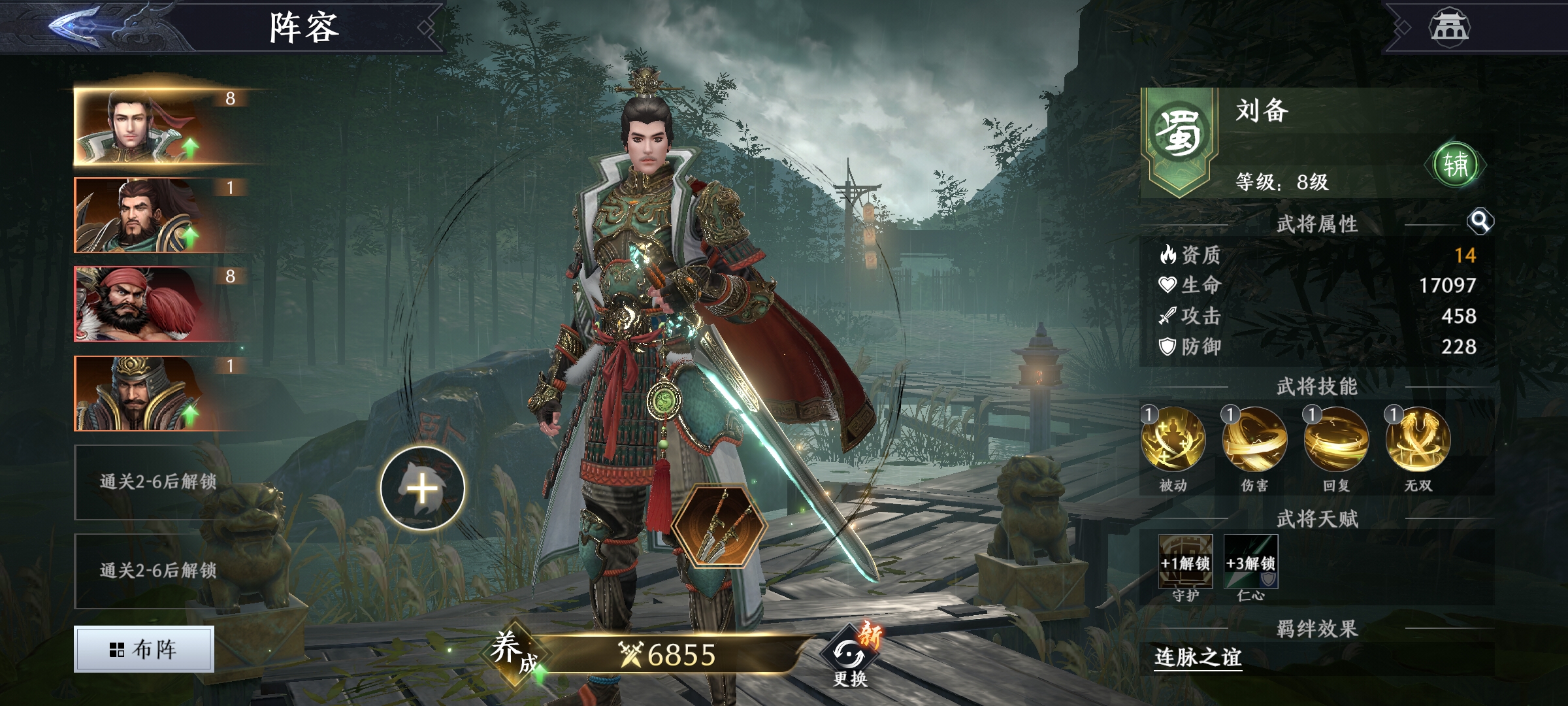View the 无双 musou skill icon
The image size is (1568, 706).
point(1418,439)
